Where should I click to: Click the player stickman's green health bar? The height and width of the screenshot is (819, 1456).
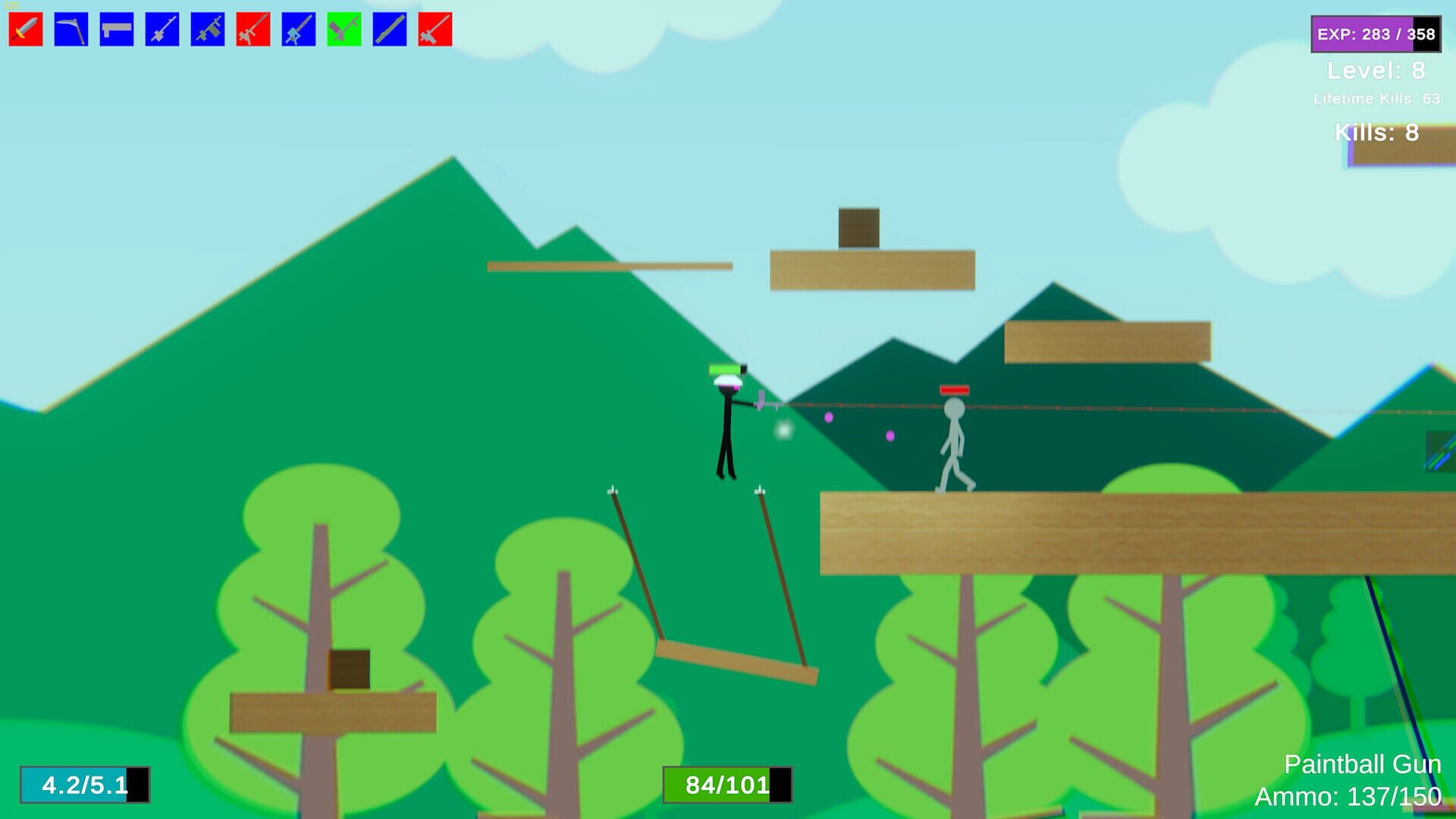click(726, 368)
